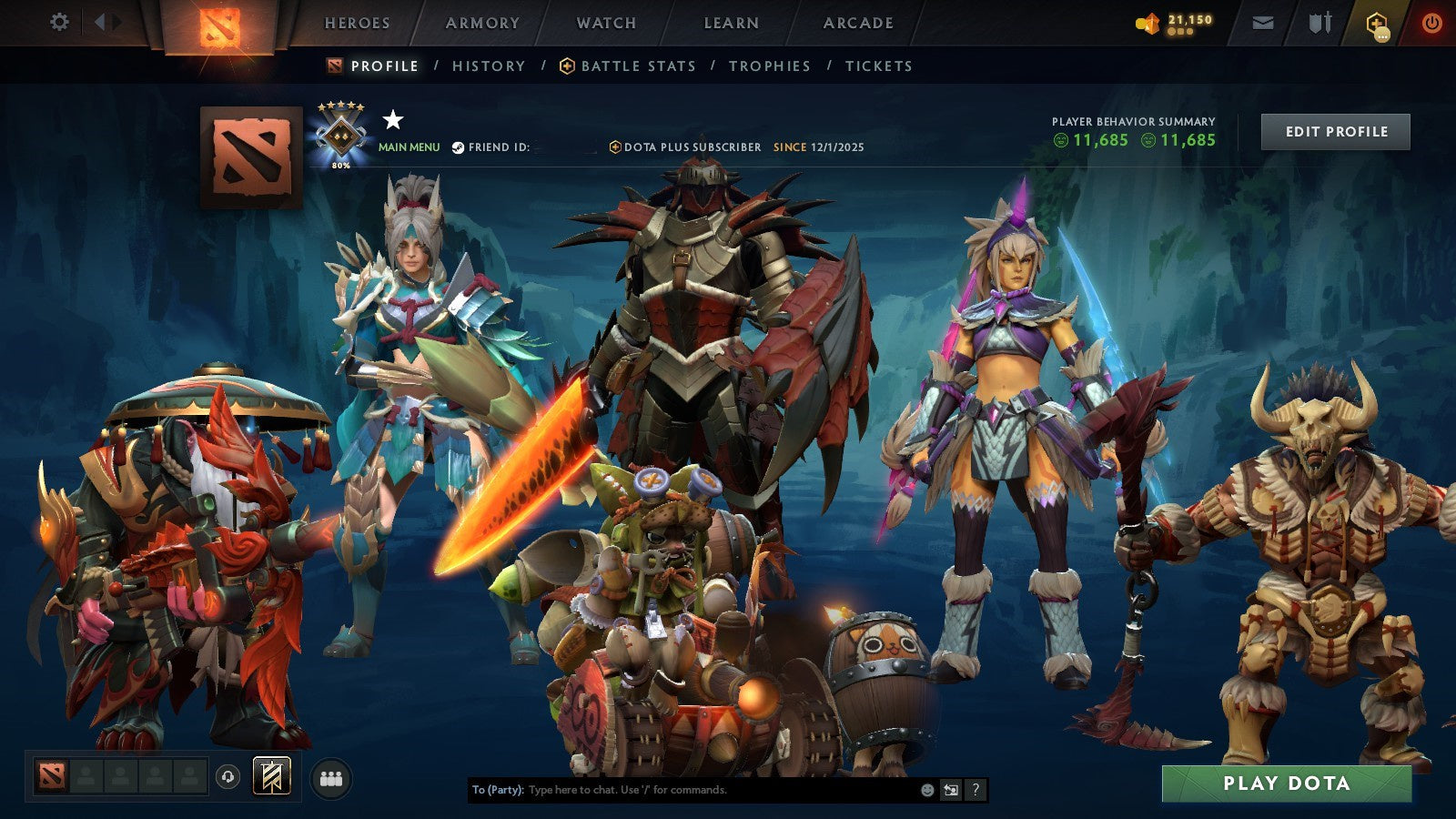
Task: Click the power/quit icon
Action: 1431,23
